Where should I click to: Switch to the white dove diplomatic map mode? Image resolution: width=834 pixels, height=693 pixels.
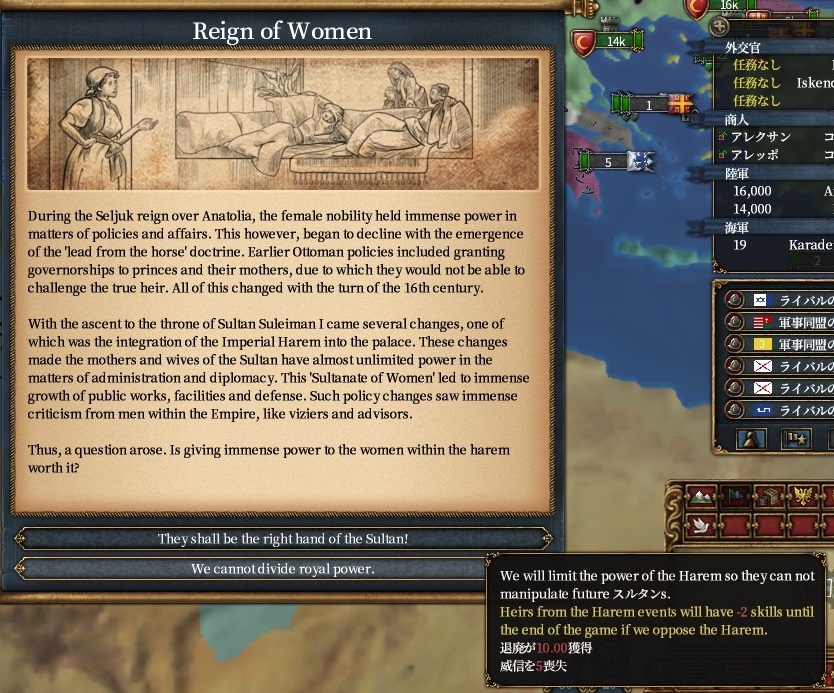[x=703, y=526]
